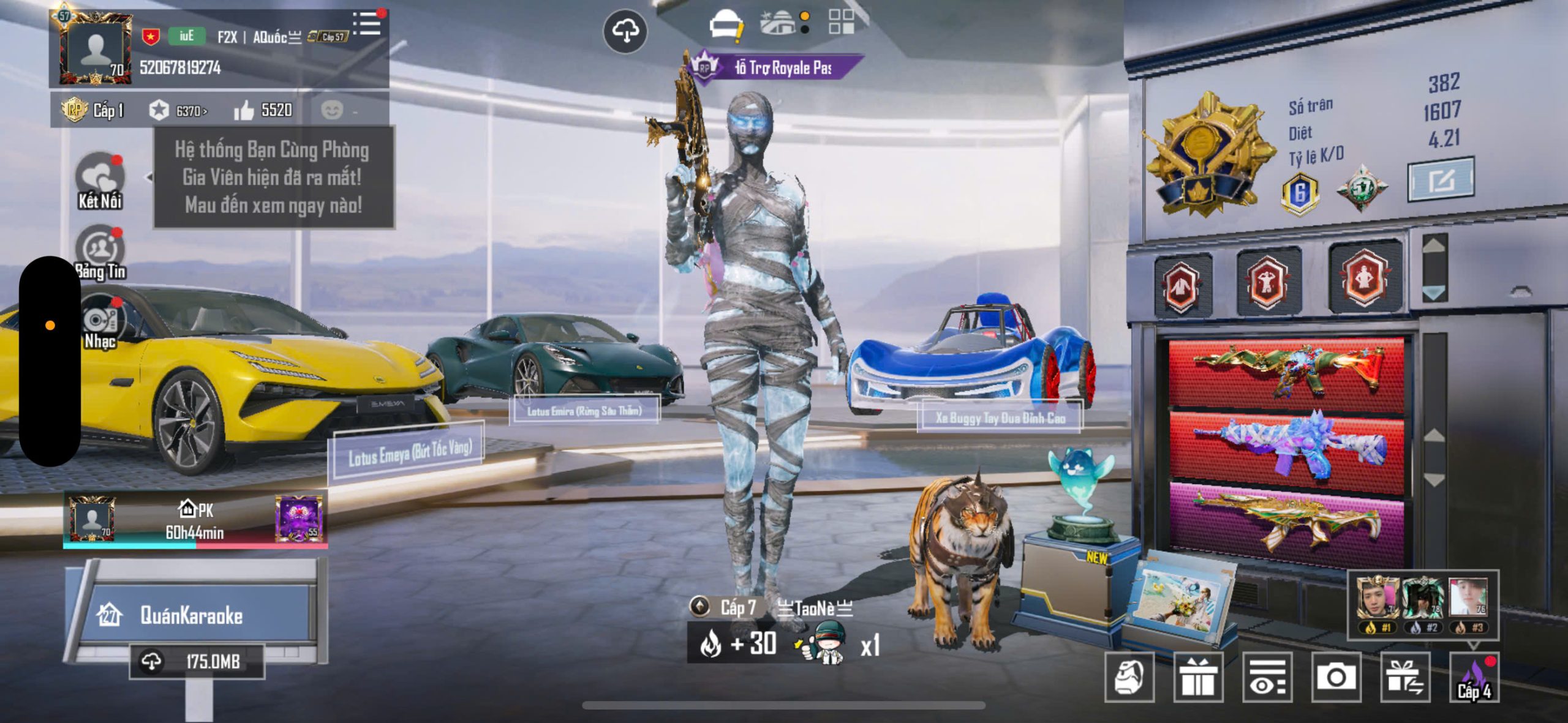Open the list menu beside the player name
Image resolution: width=1568 pixels, height=723 pixels.
(368, 24)
